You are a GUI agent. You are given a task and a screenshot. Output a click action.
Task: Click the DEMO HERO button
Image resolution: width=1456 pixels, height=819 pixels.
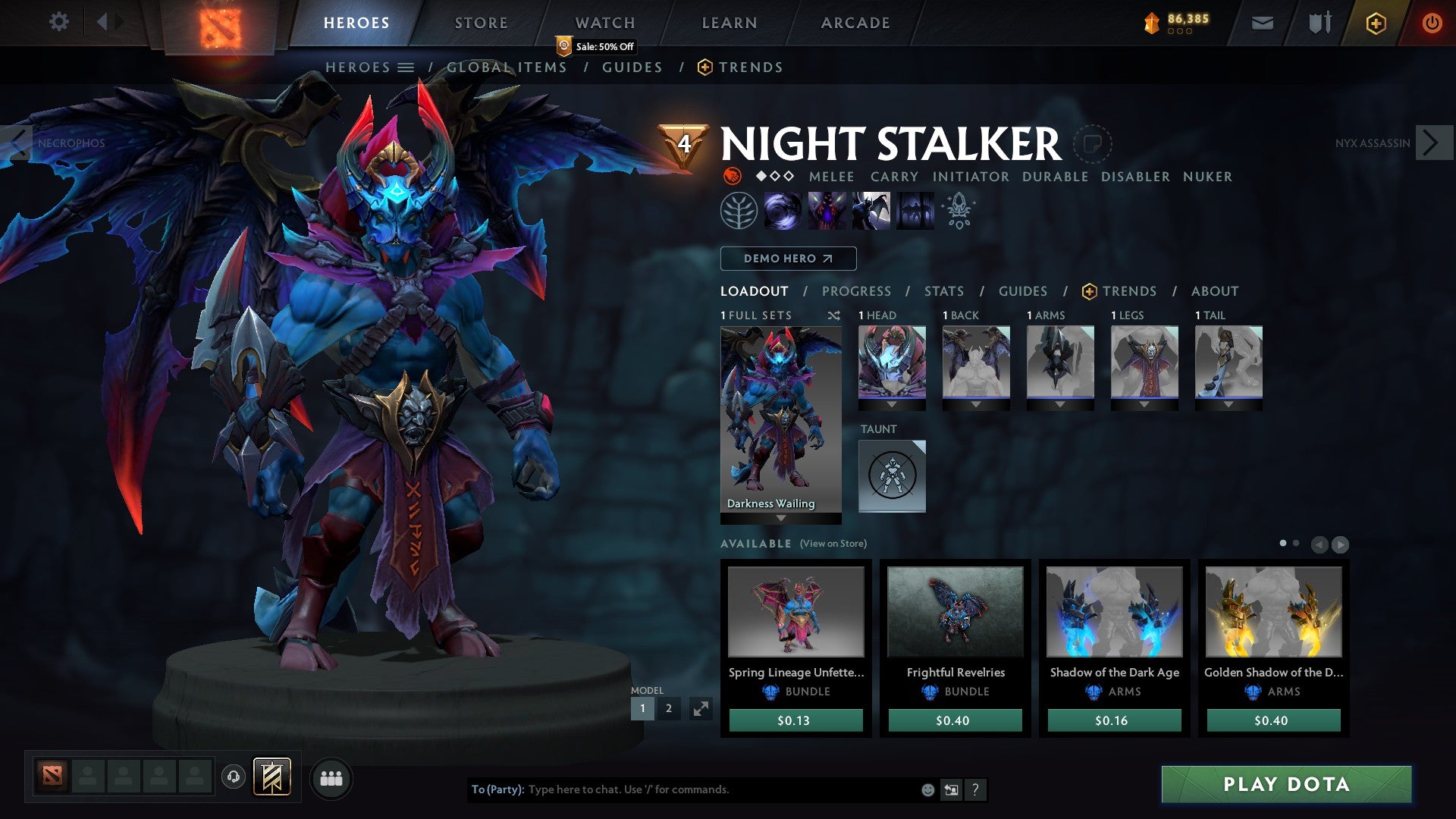pyautogui.click(x=787, y=258)
